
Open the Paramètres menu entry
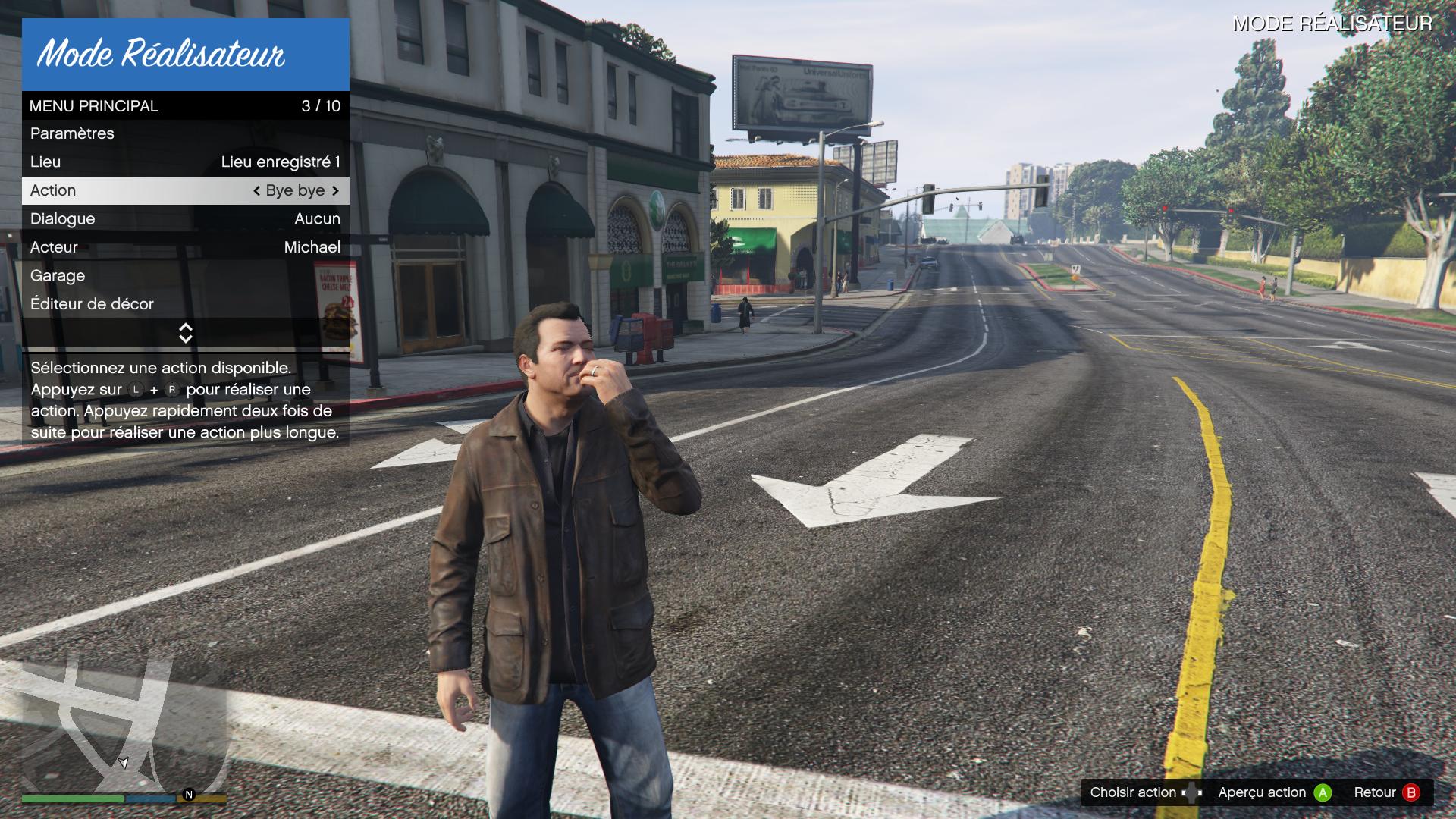click(x=185, y=133)
